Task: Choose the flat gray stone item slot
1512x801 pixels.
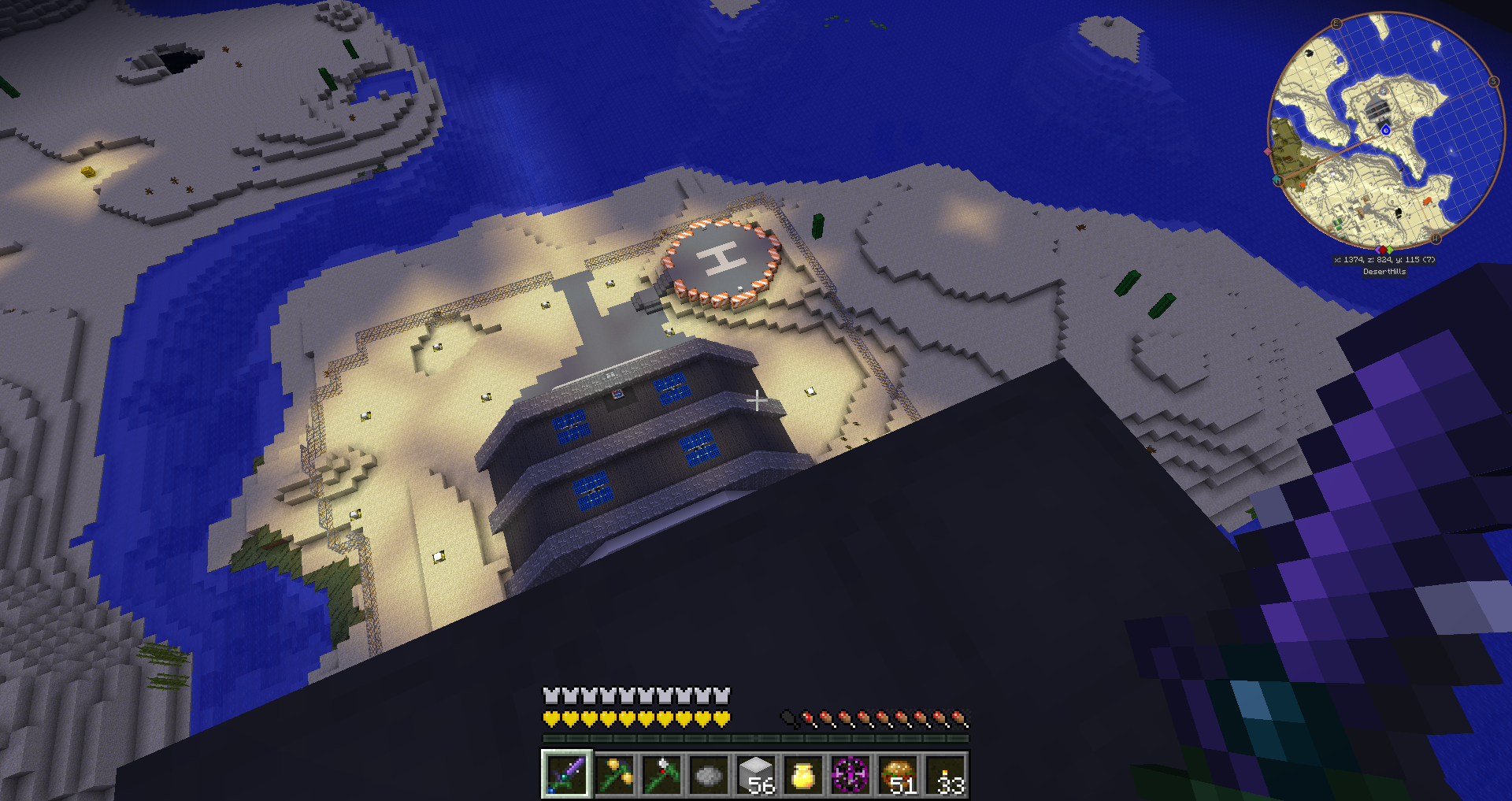Action: pyautogui.click(x=709, y=774)
